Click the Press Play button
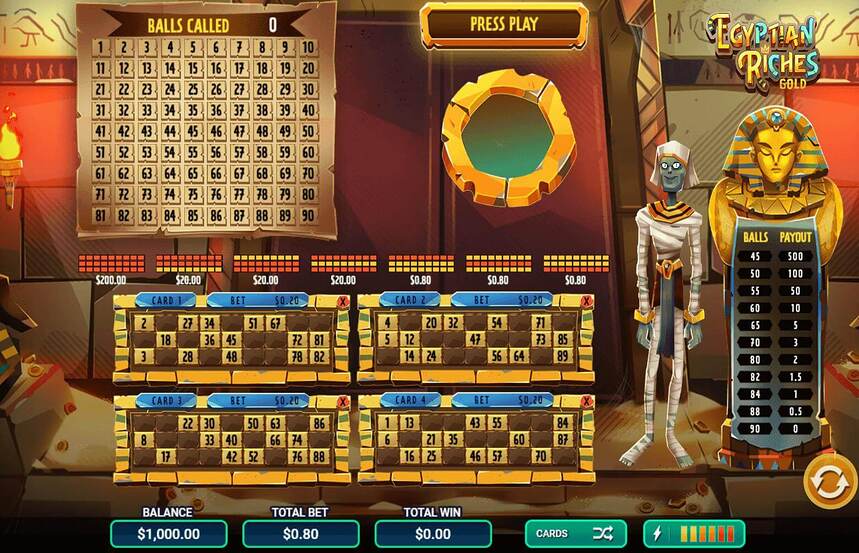 pyautogui.click(x=504, y=24)
